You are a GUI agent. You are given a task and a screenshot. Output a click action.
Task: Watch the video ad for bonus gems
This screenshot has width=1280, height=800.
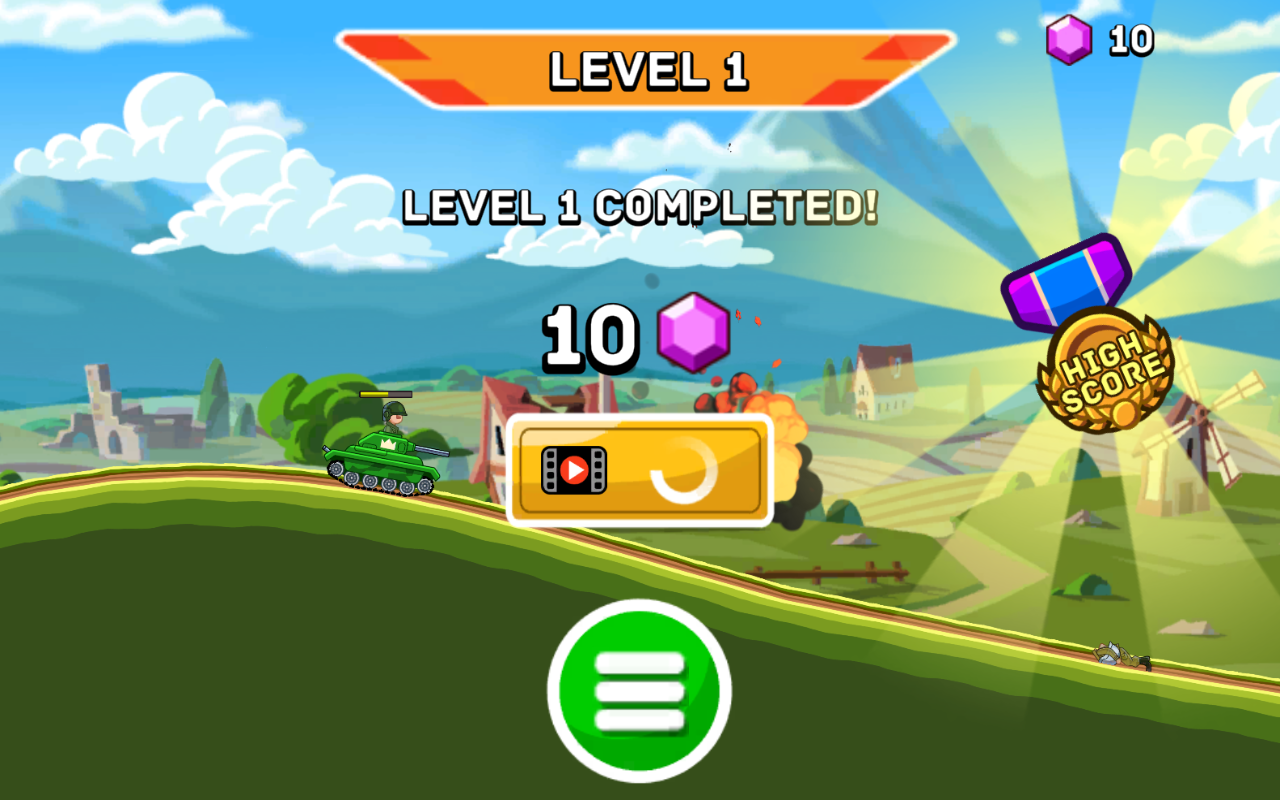[x=639, y=470]
